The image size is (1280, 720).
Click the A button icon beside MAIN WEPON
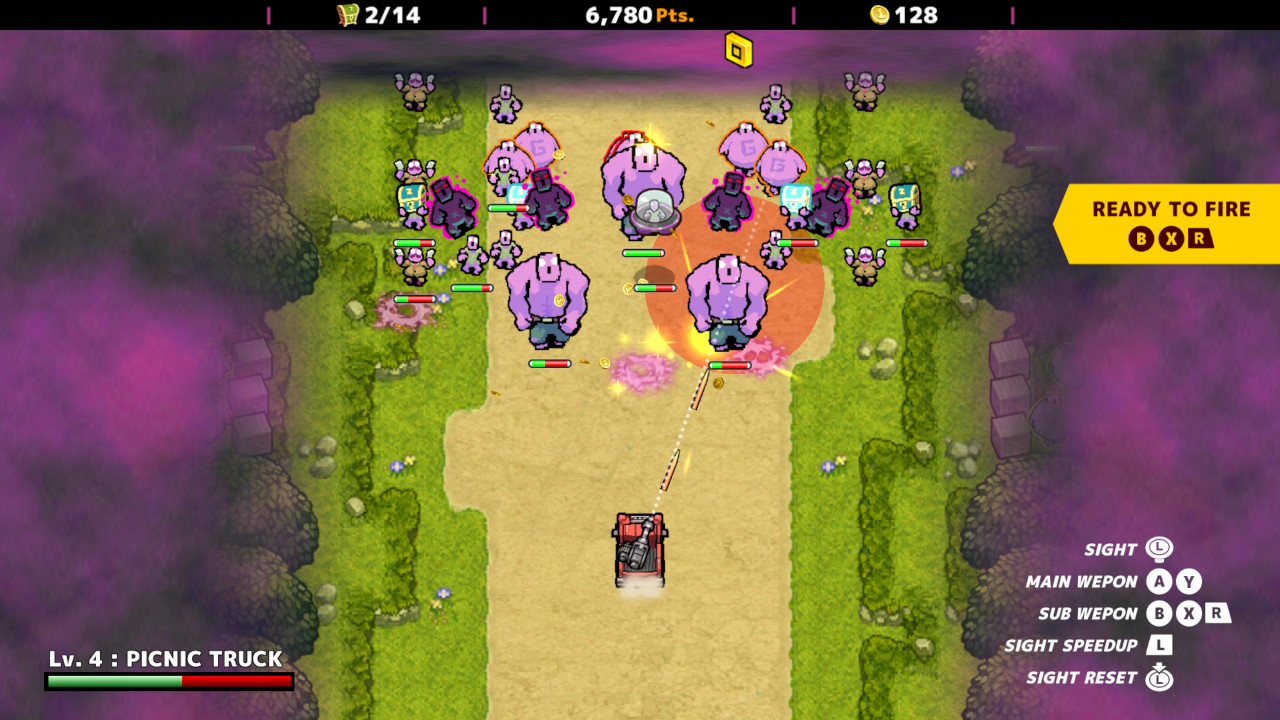(x=1158, y=581)
